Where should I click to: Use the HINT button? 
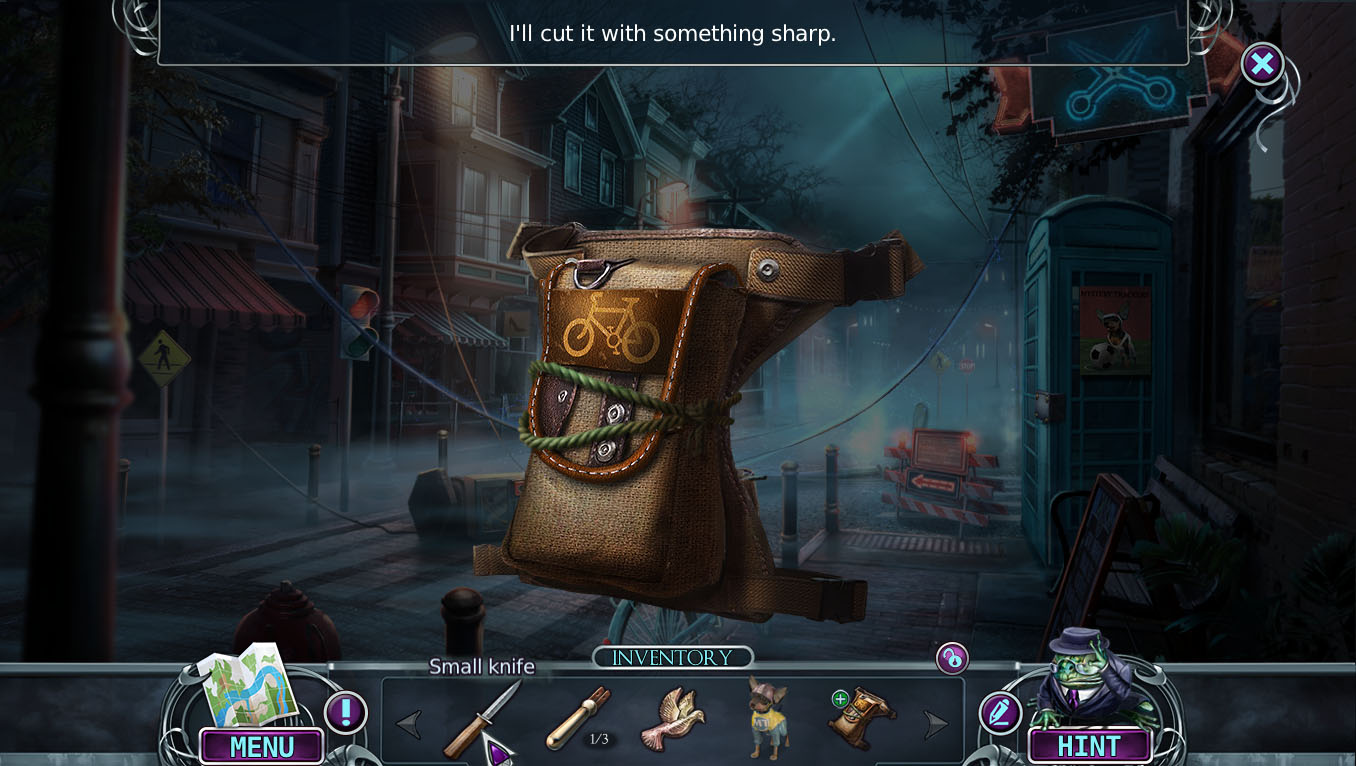1089,746
